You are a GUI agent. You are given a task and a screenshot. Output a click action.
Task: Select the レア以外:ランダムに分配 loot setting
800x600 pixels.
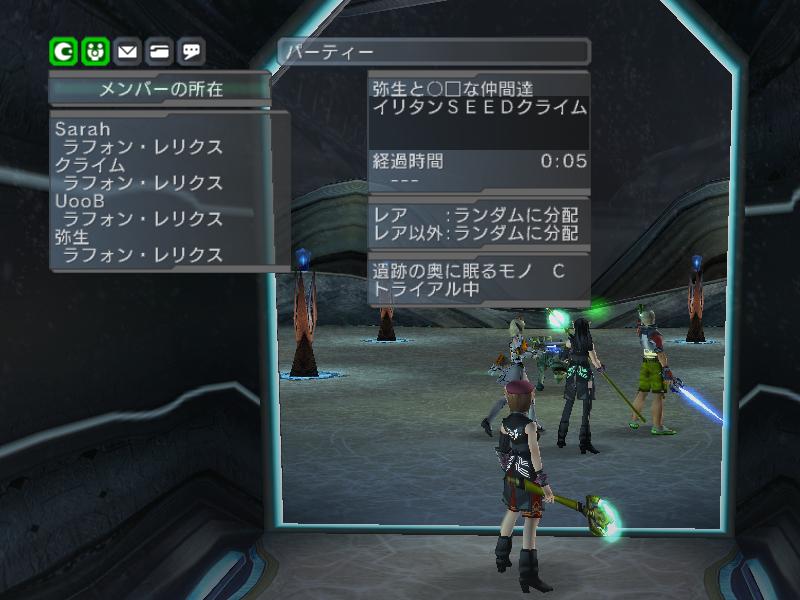click(476, 233)
